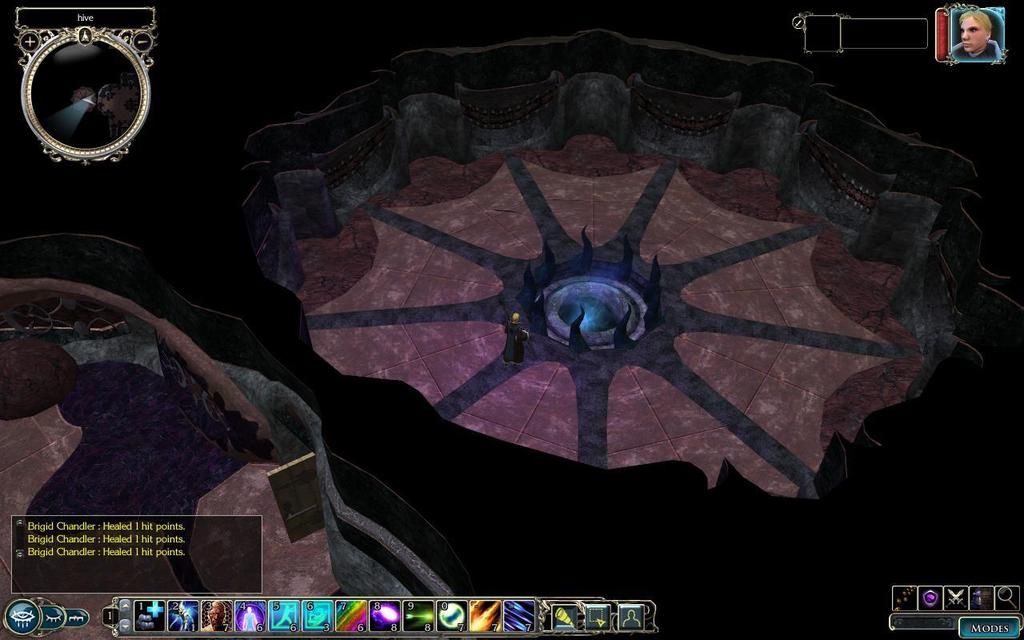Open the Modes menu button
Screen dimensions: 1024x640
(989, 627)
